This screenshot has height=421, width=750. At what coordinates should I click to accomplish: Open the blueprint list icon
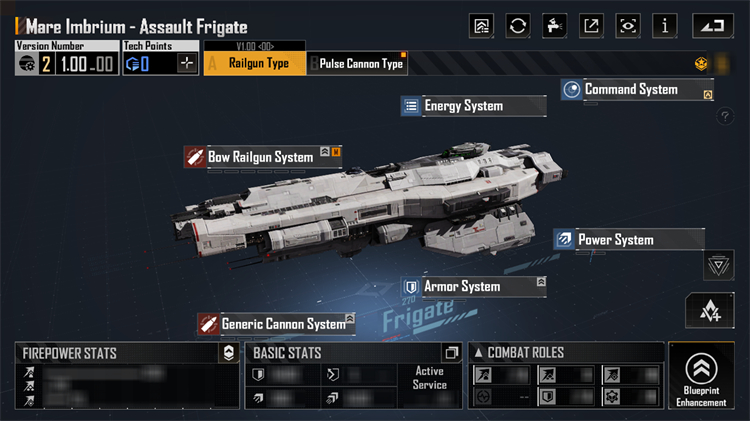click(x=481, y=25)
